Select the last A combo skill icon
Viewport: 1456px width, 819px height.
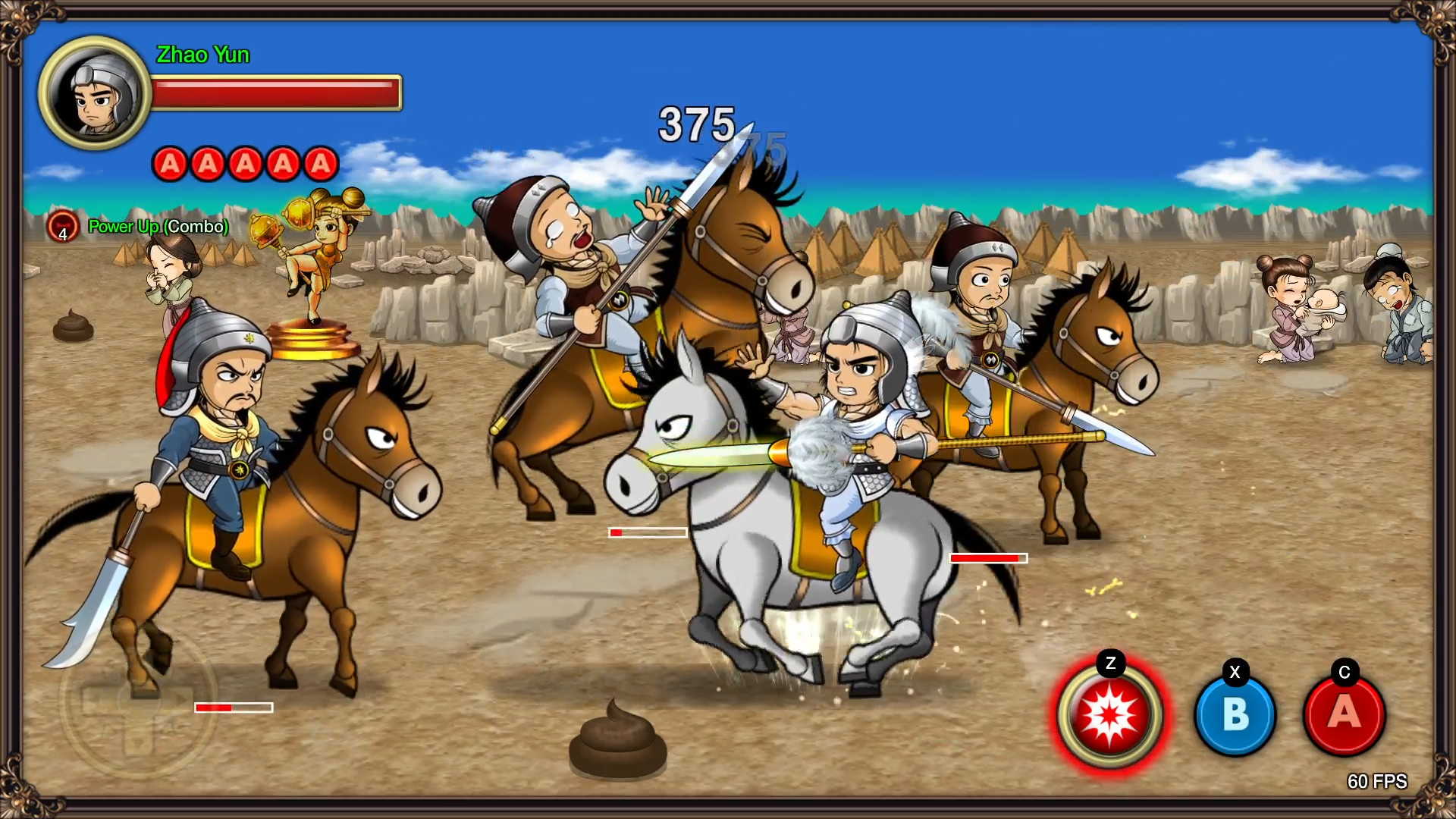(319, 162)
